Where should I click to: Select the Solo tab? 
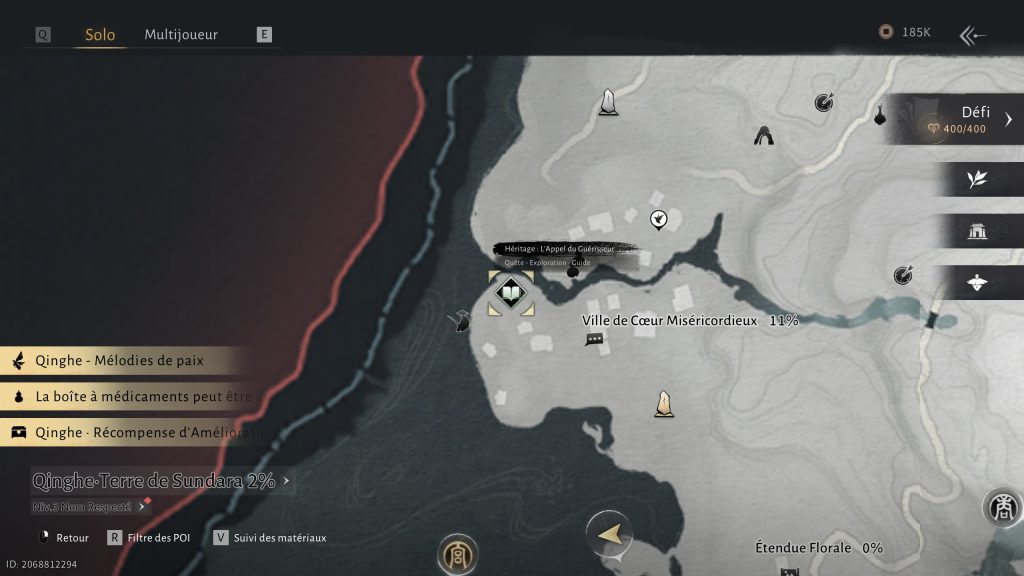(x=100, y=34)
